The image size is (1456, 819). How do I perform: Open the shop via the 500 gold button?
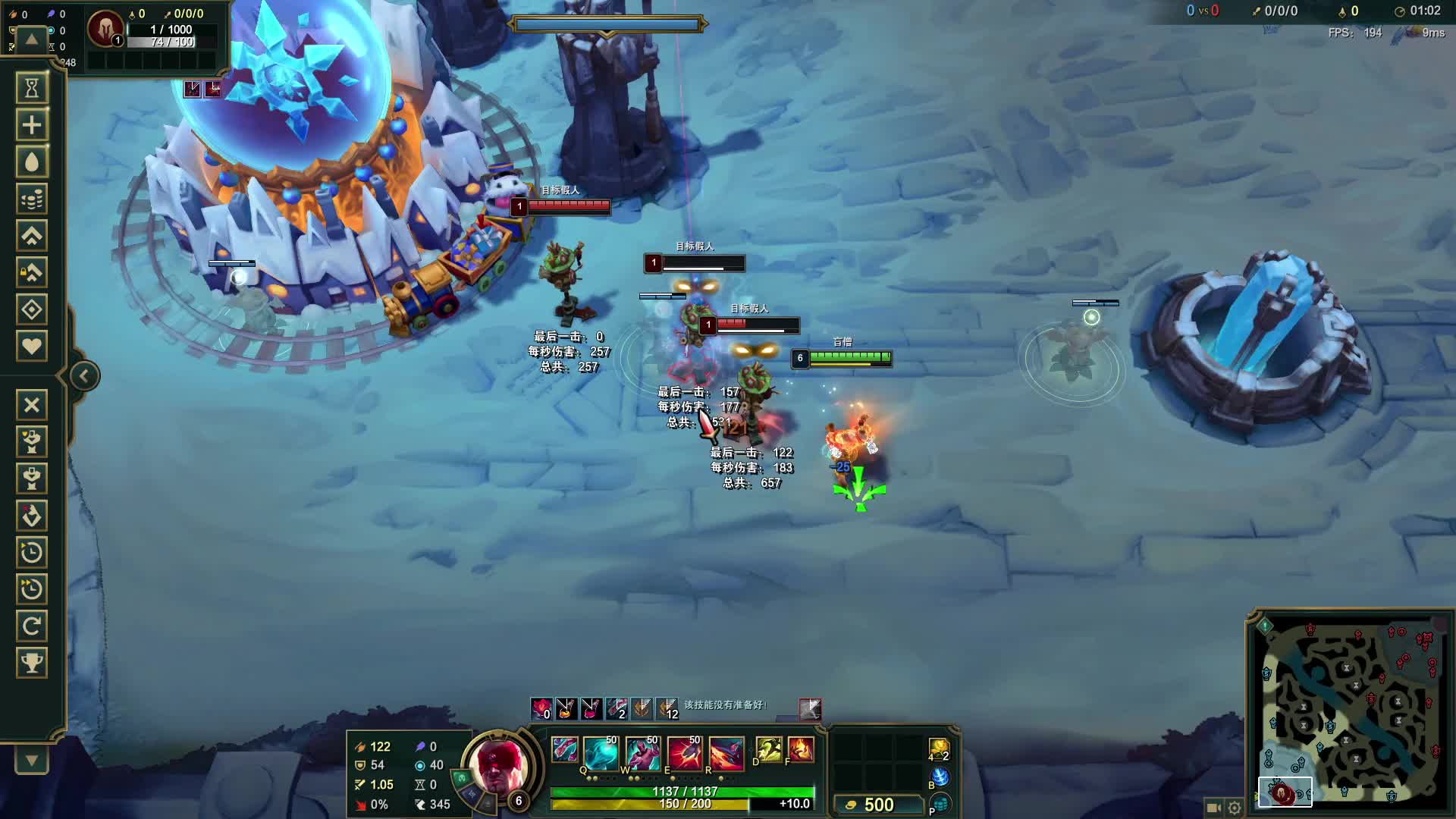pyautogui.click(x=871, y=805)
